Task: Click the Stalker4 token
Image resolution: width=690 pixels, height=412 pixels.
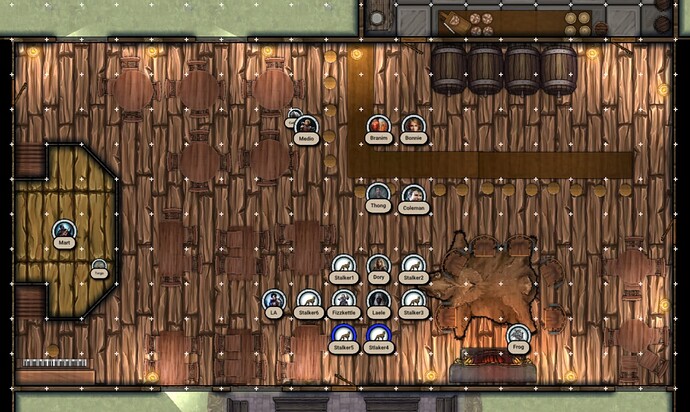Action: point(378,335)
